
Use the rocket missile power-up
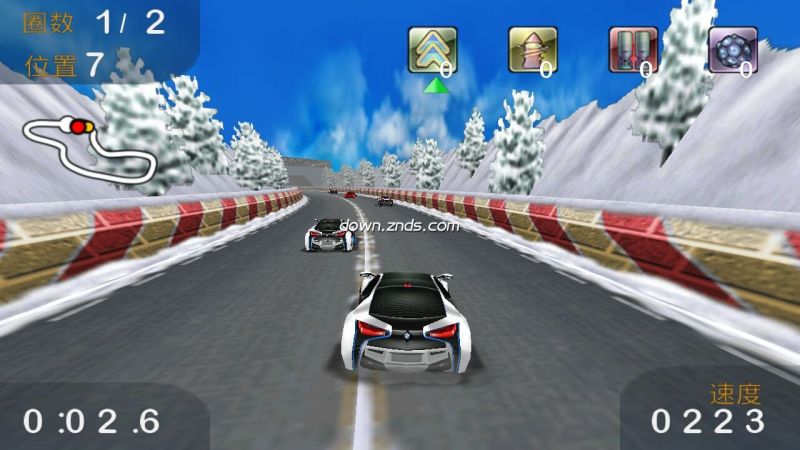point(532,50)
